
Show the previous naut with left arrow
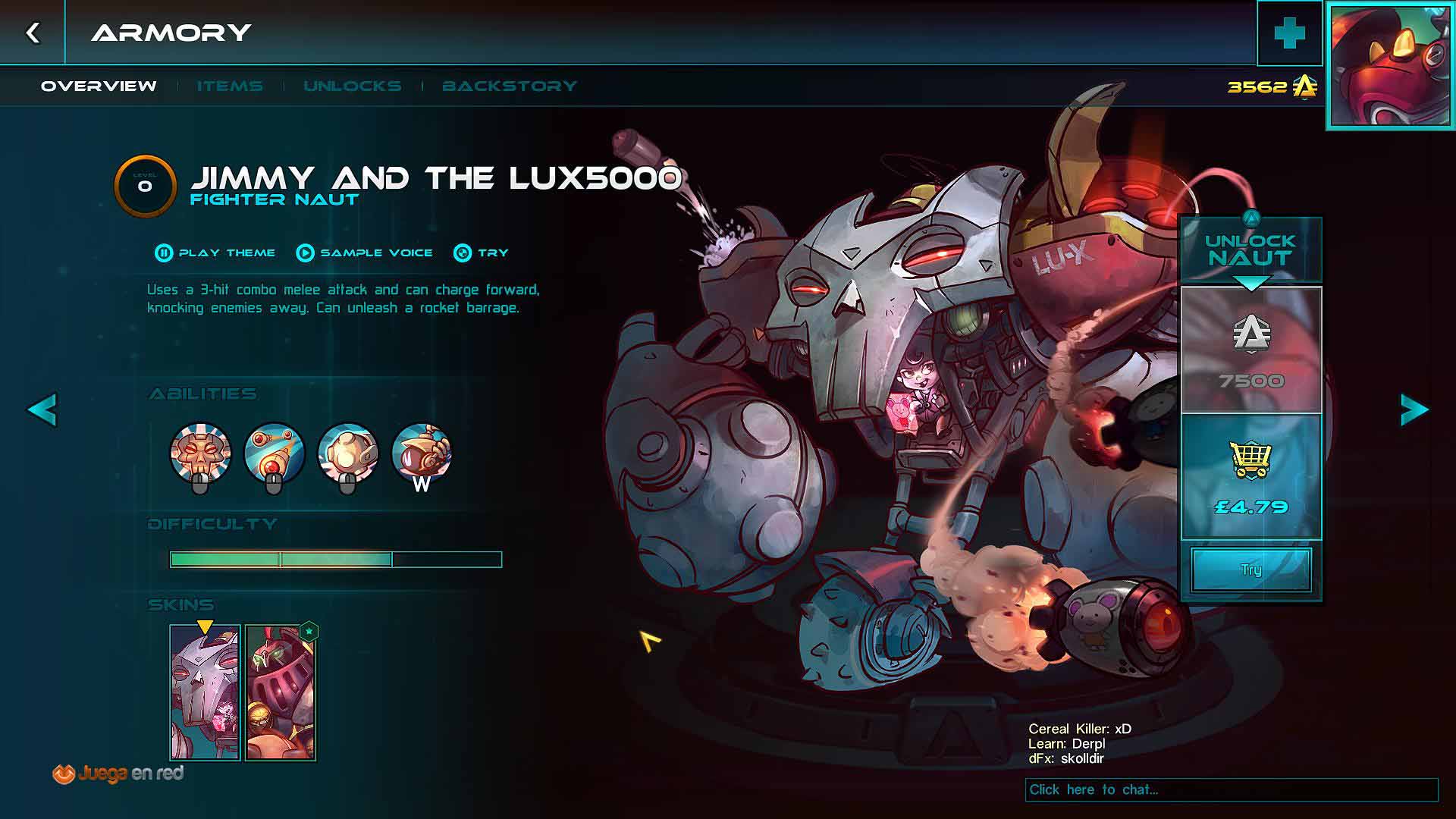point(42,410)
